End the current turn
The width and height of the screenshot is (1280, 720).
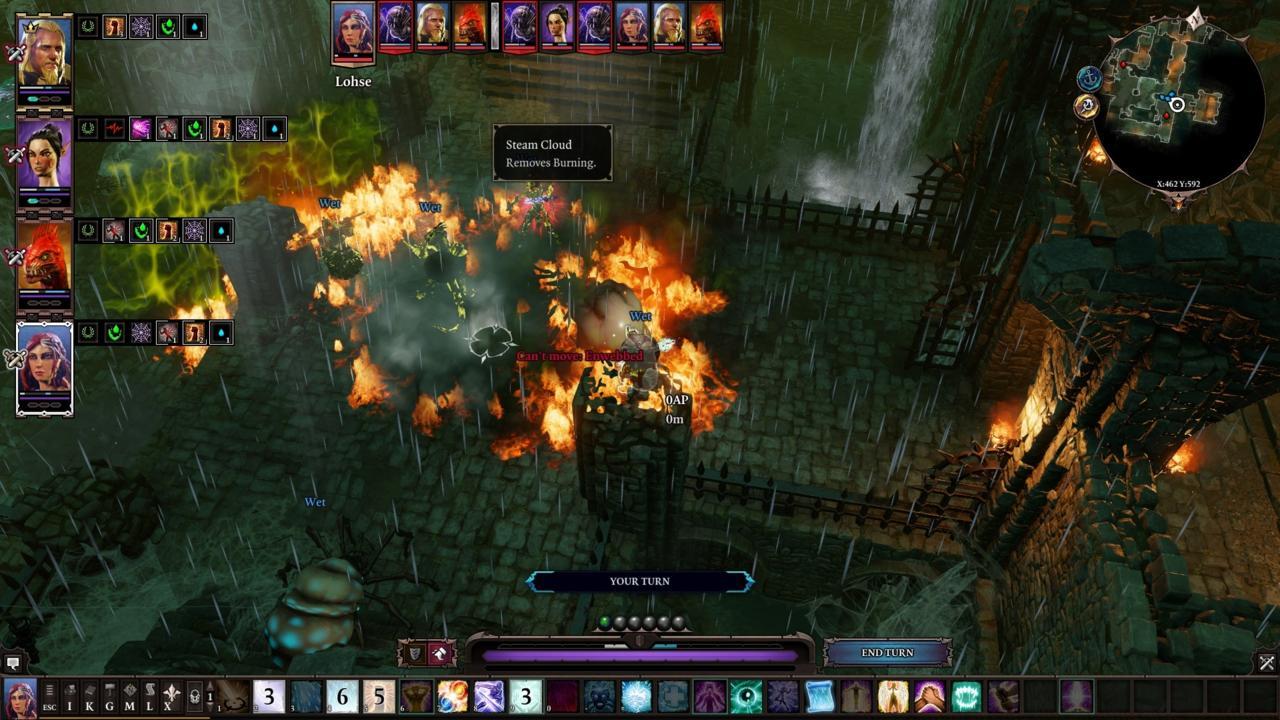[x=887, y=653]
